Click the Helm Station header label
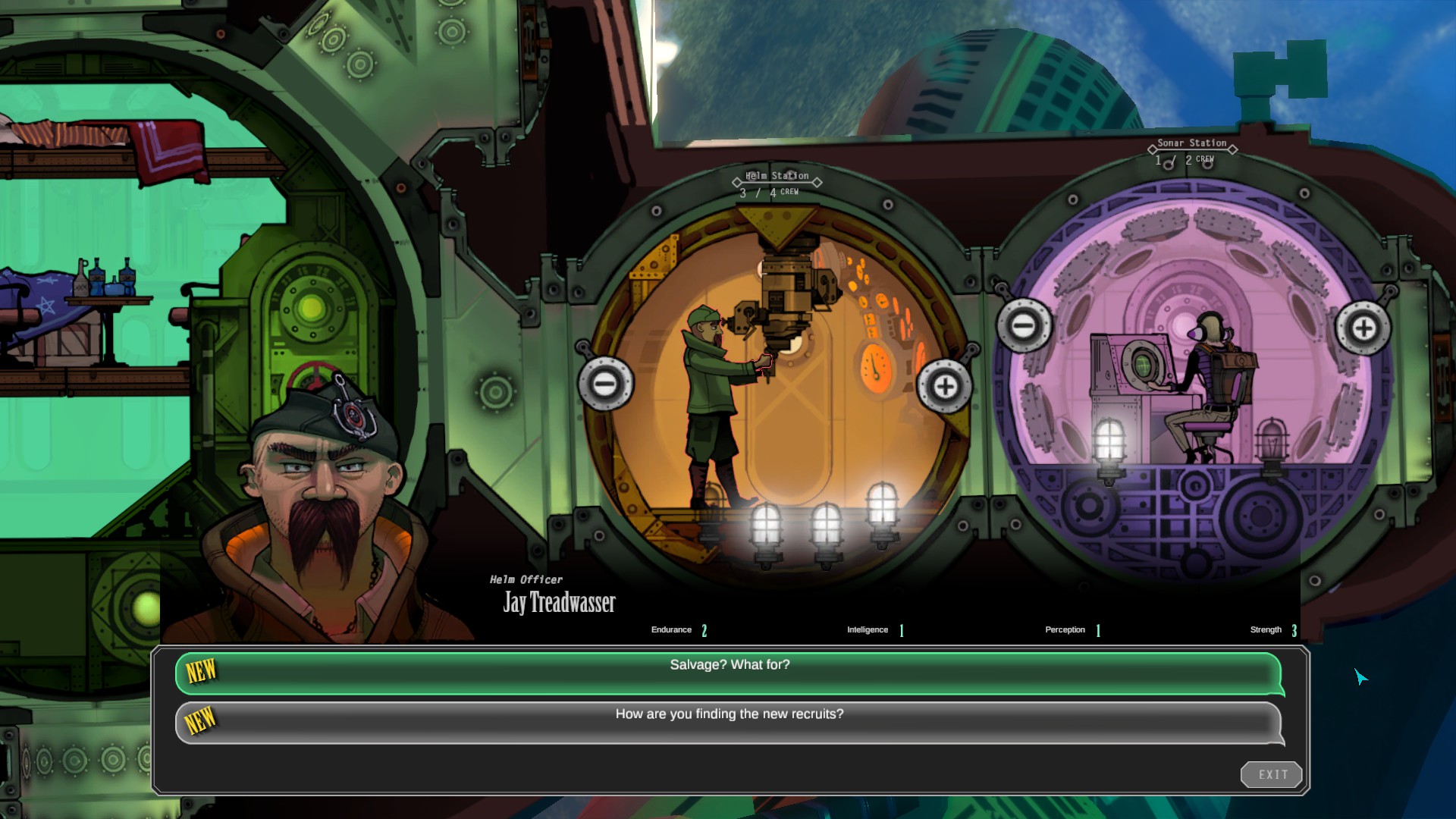The width and height of the screenshot is (1456, 819). [x=776, y=174]
